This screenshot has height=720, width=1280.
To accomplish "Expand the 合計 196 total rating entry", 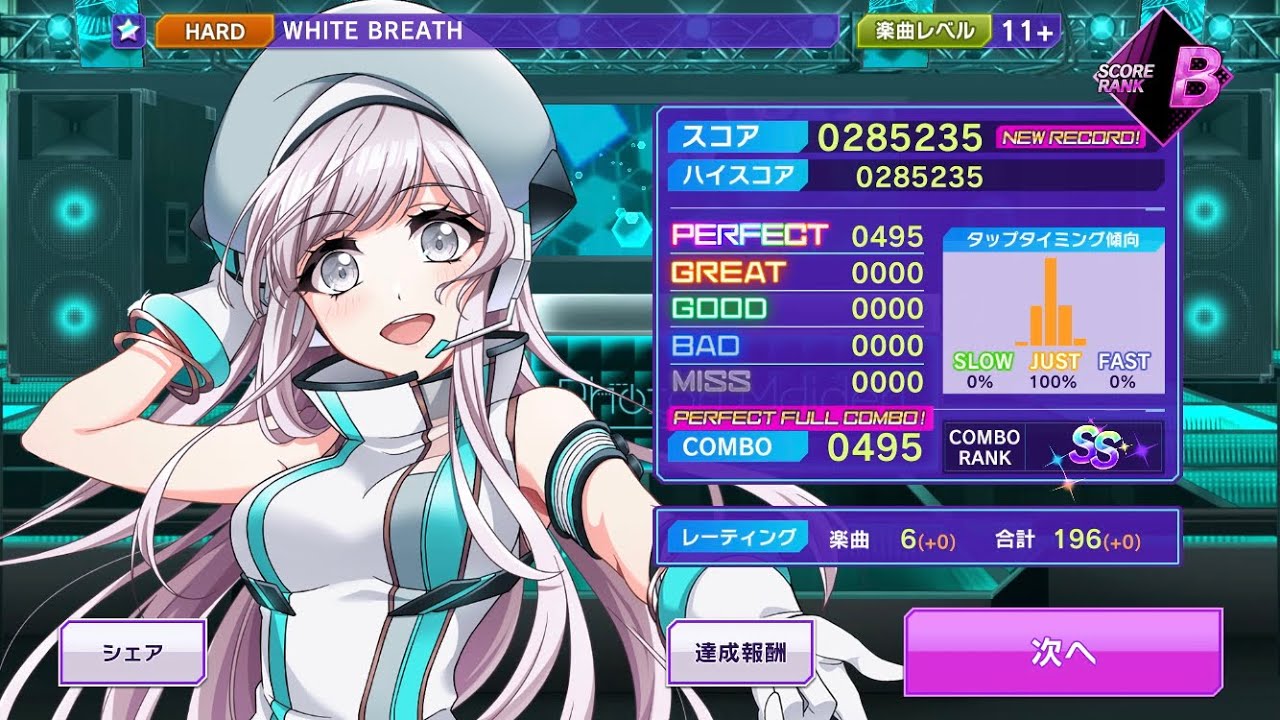I will click(x=1067, y=537).
